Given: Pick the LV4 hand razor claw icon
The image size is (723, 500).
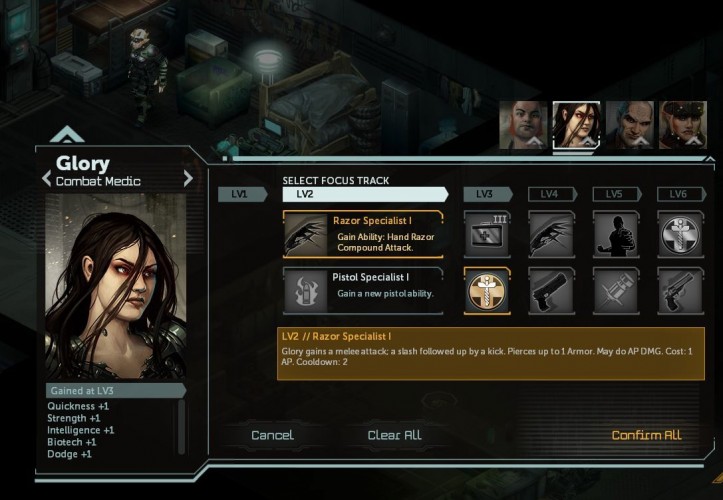Looking at the screenshot, I should click(551, 234).
